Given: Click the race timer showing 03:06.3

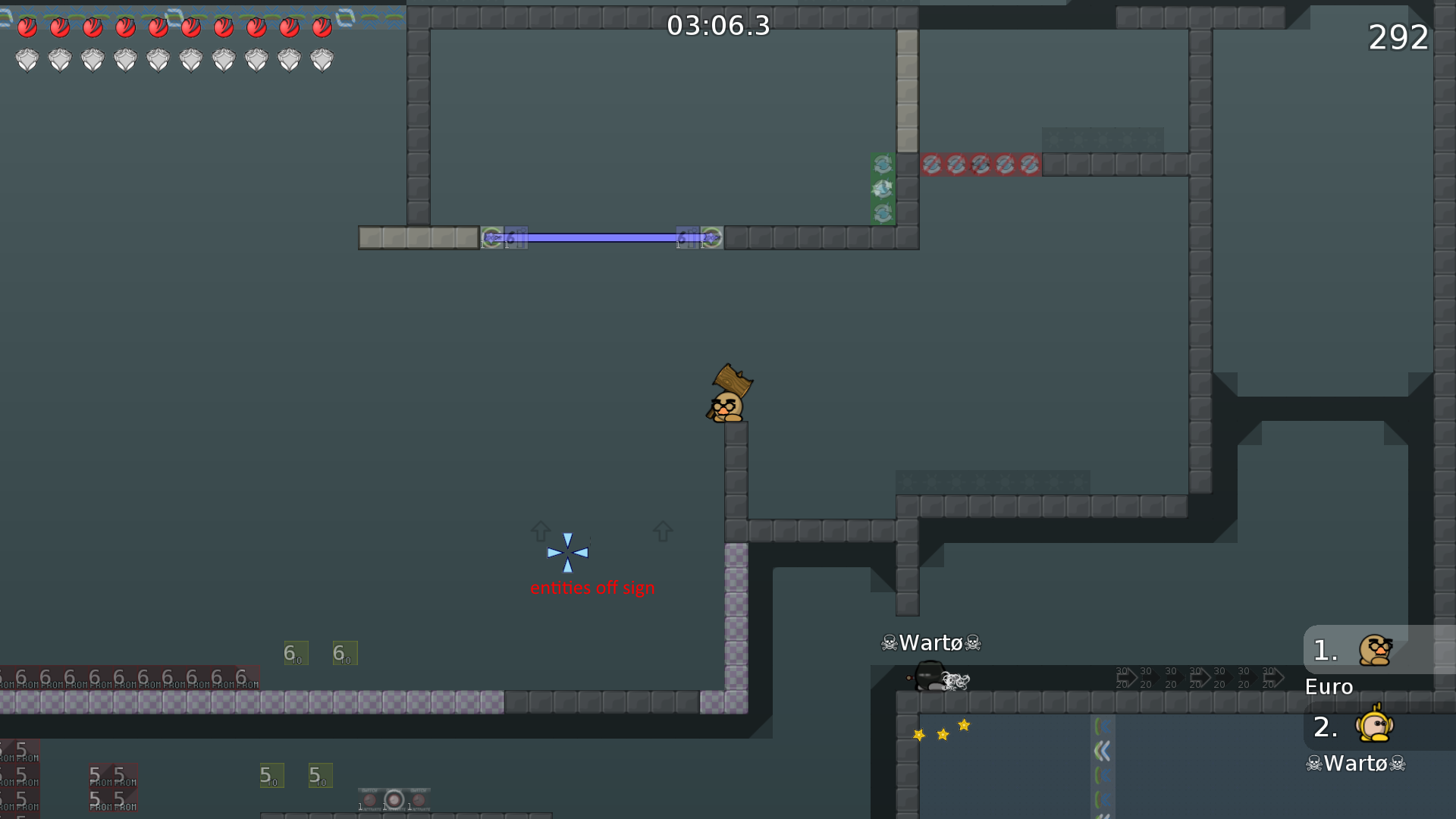Looking at the screenshot, I should (717, 26).
